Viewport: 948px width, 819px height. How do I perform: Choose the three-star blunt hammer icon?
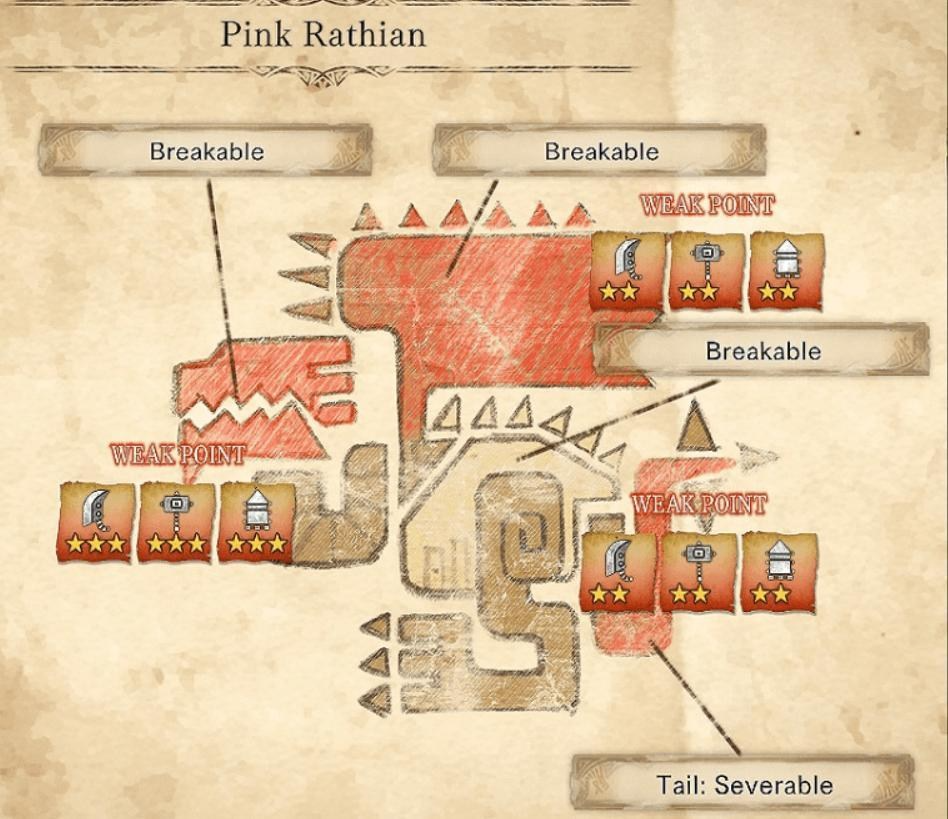click(175, 520)
